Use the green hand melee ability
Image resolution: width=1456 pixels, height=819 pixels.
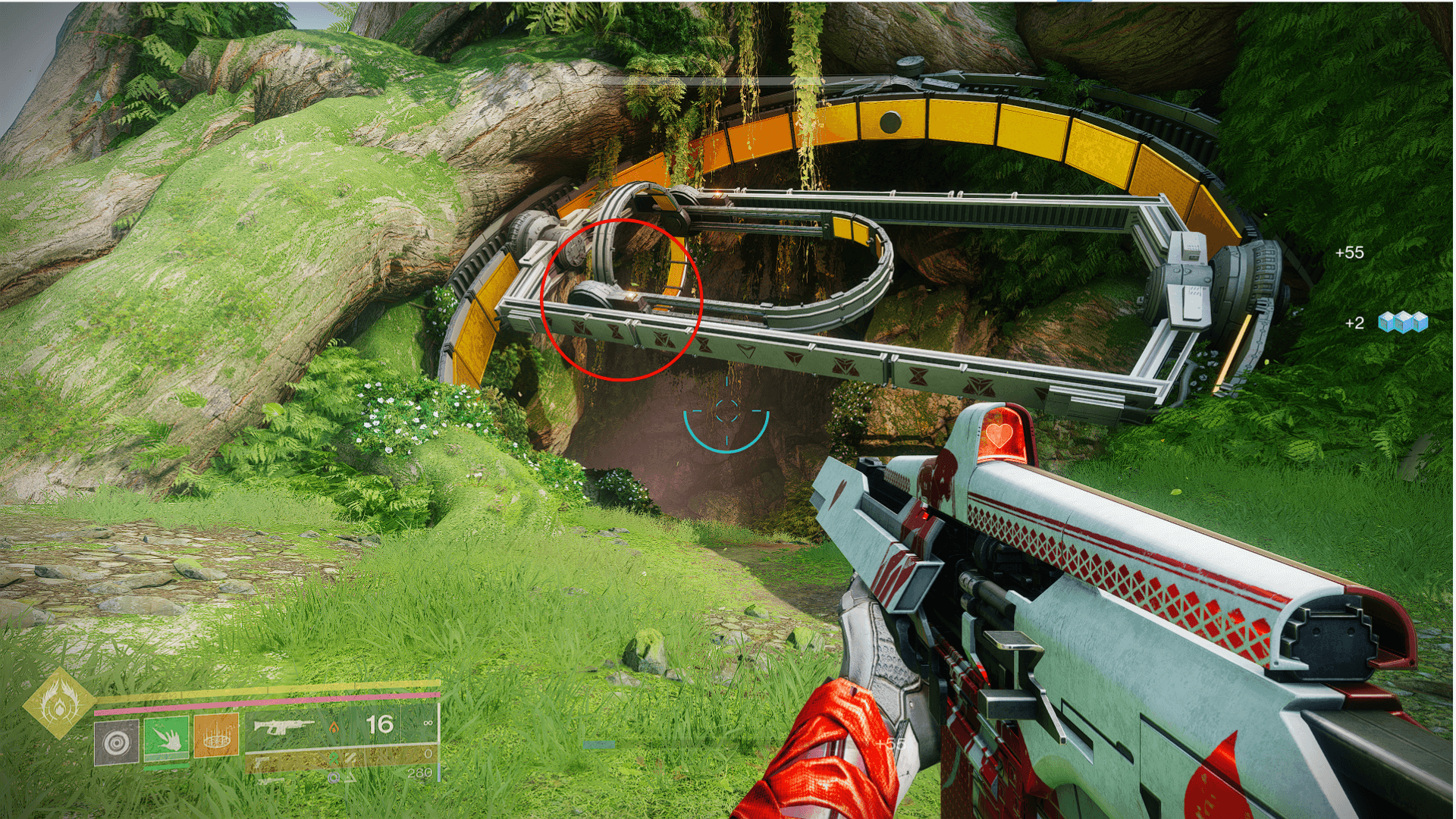(166, 737)
